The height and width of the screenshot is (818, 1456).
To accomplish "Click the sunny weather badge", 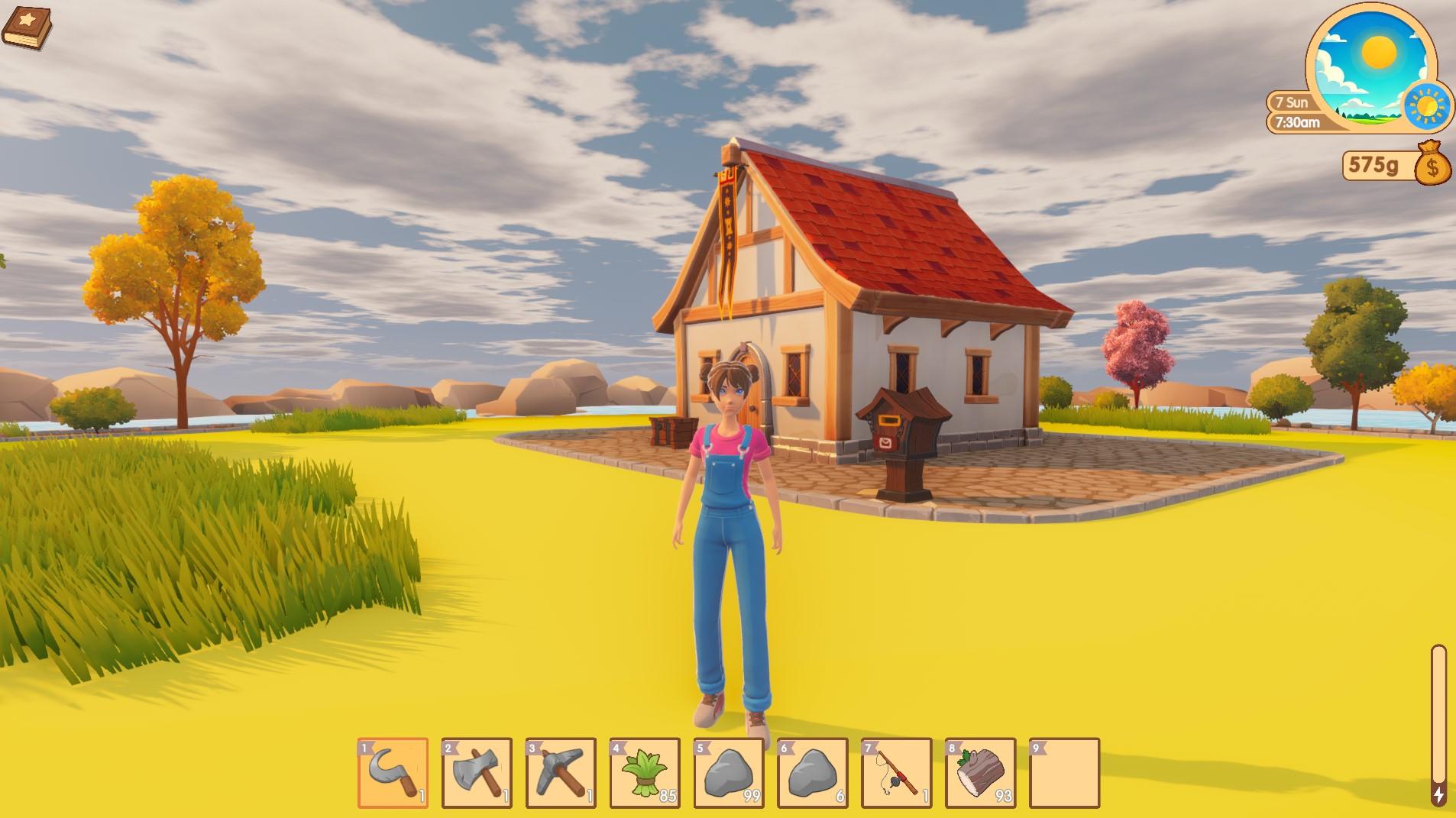I will [1426, 105].
